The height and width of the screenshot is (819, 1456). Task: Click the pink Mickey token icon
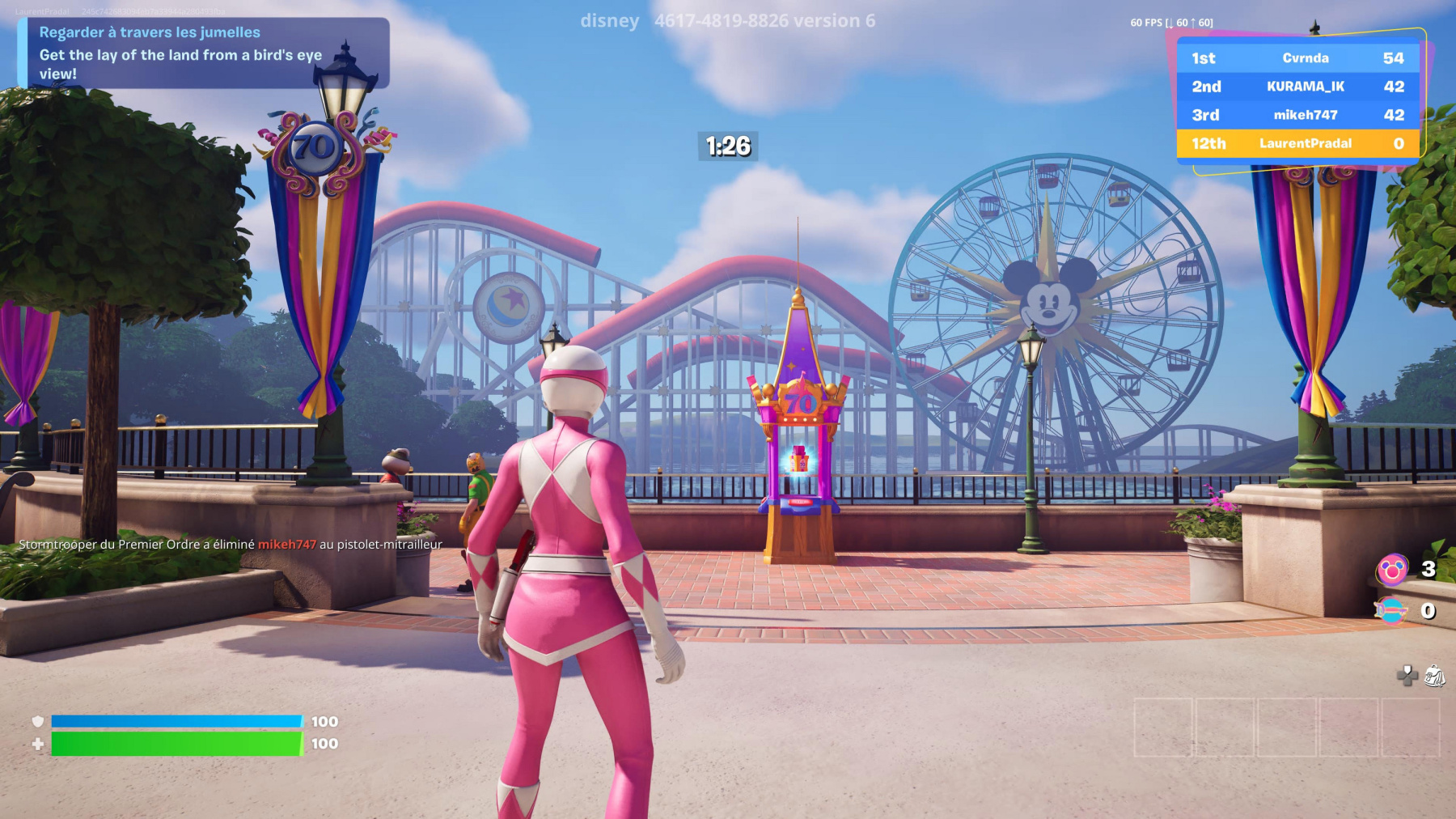pyautogui.click(x=1392, y=571)
